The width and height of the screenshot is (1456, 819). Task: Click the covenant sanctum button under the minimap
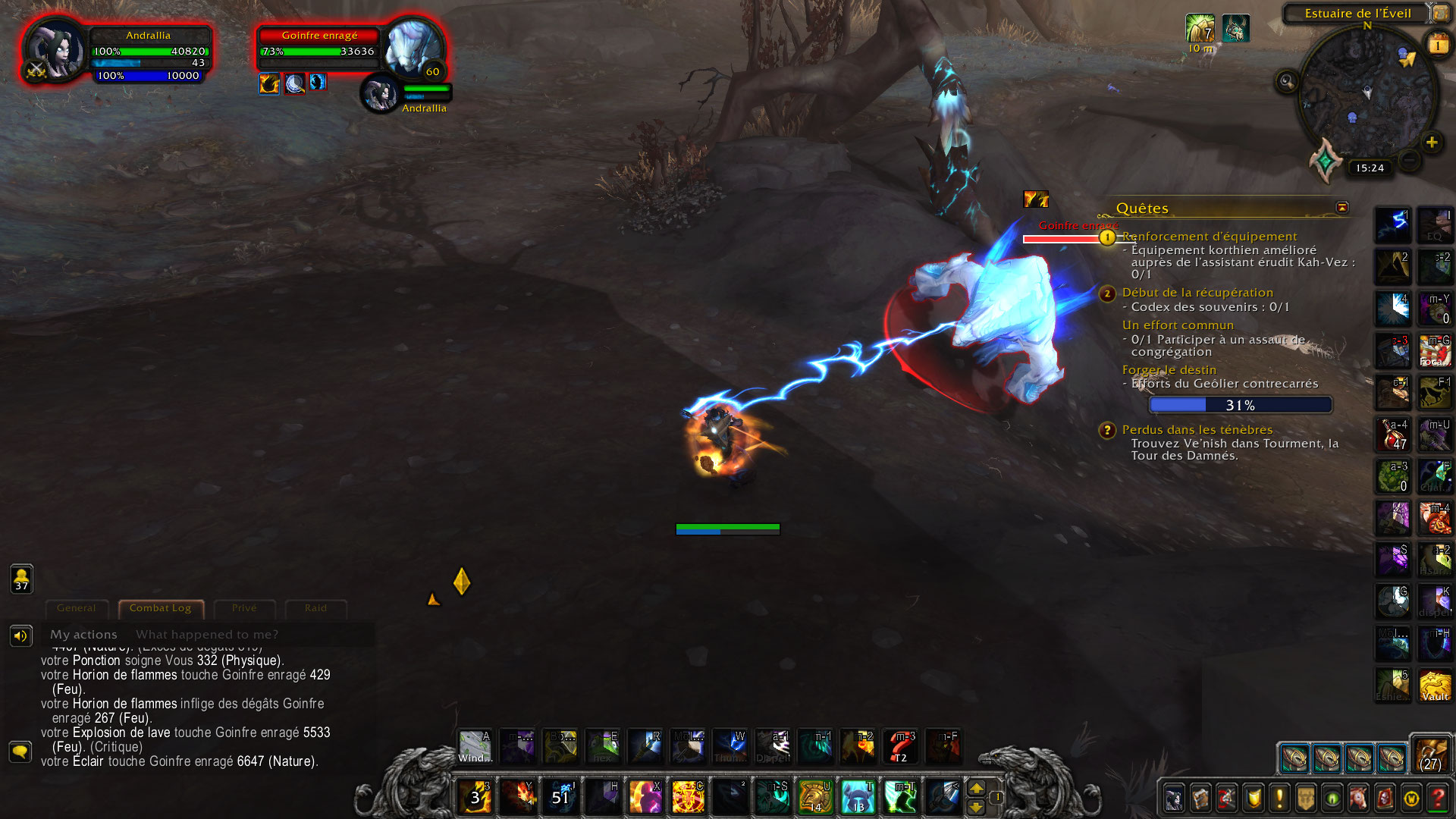[x=1326, y=160]
